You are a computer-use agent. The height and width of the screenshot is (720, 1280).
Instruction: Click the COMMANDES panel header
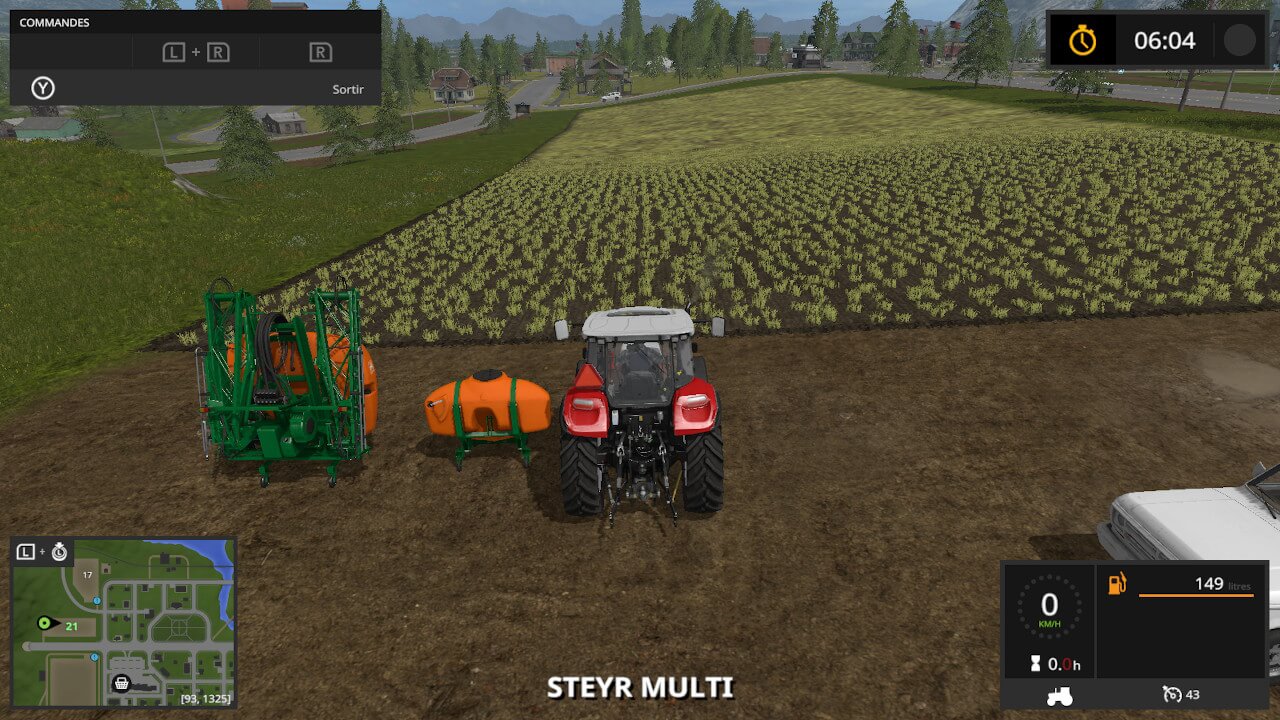pos(55,22)
